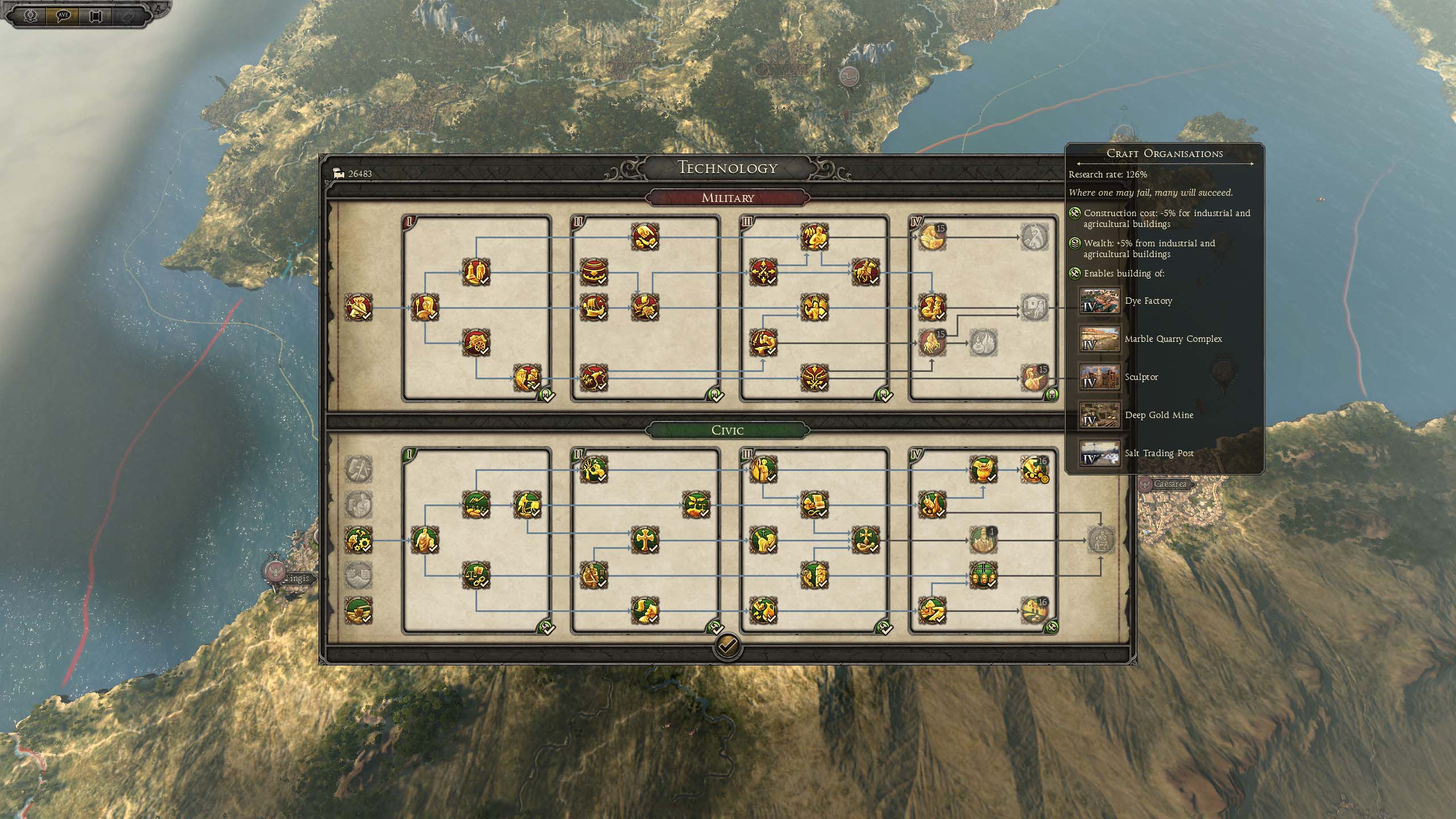Open the scroll icon in the top bar

95,15
